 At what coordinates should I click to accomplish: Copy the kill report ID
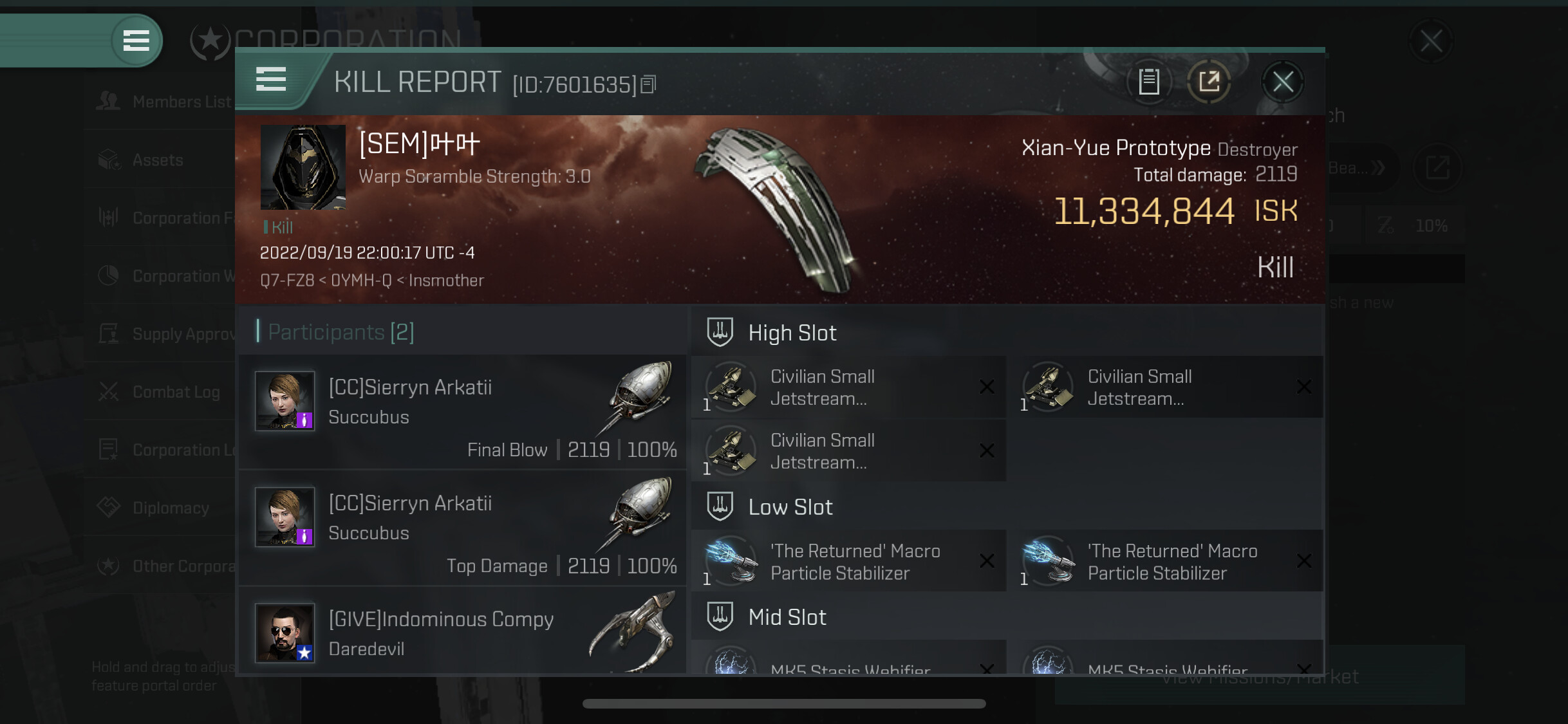point(649,84)
